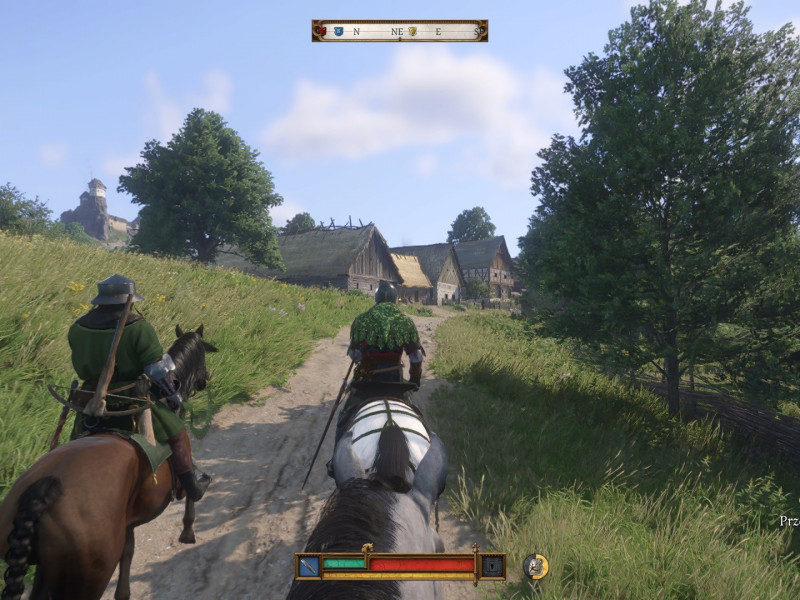Select the dark lock icon beside the health bar
800x600 pixels.
(492, 566)
